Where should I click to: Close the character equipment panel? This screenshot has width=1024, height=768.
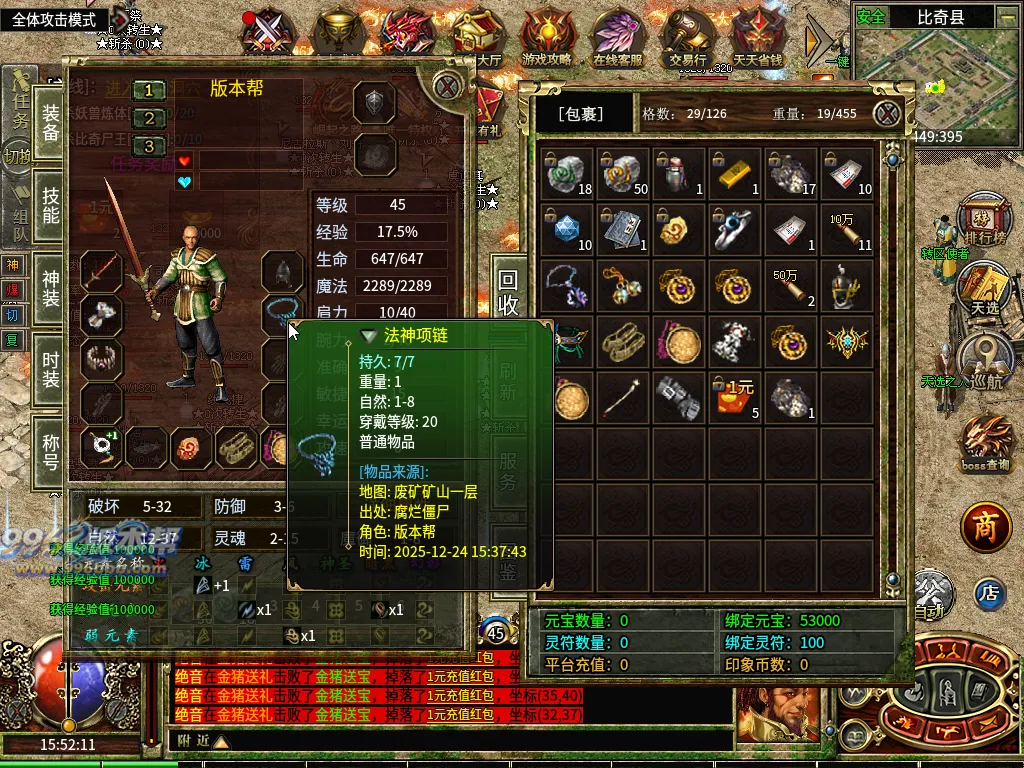click(x=448, y=86)
